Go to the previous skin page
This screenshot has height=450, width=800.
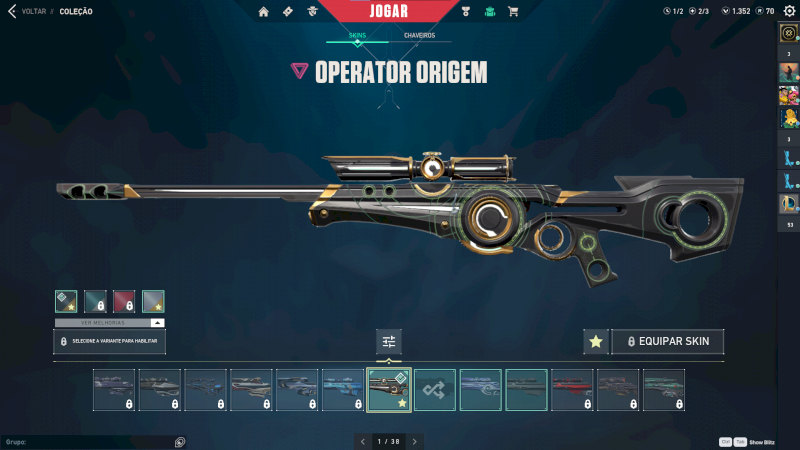click(x=362, y=441)
